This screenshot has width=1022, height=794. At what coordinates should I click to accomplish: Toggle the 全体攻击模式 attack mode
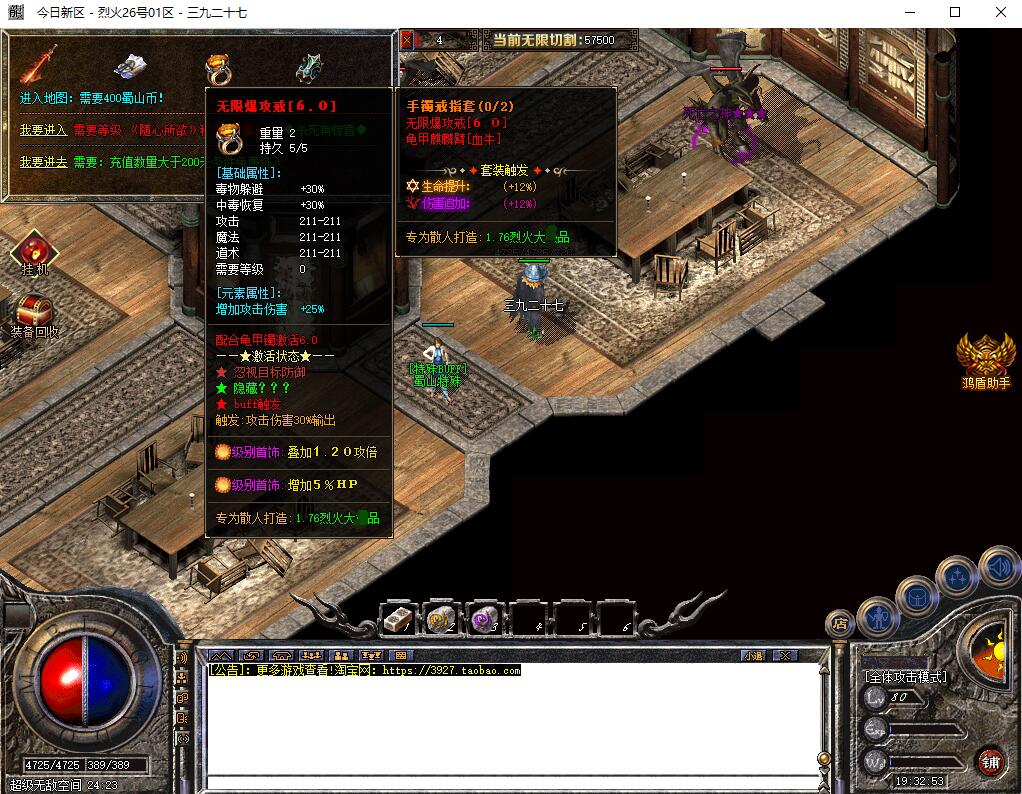tap(905, 677)
